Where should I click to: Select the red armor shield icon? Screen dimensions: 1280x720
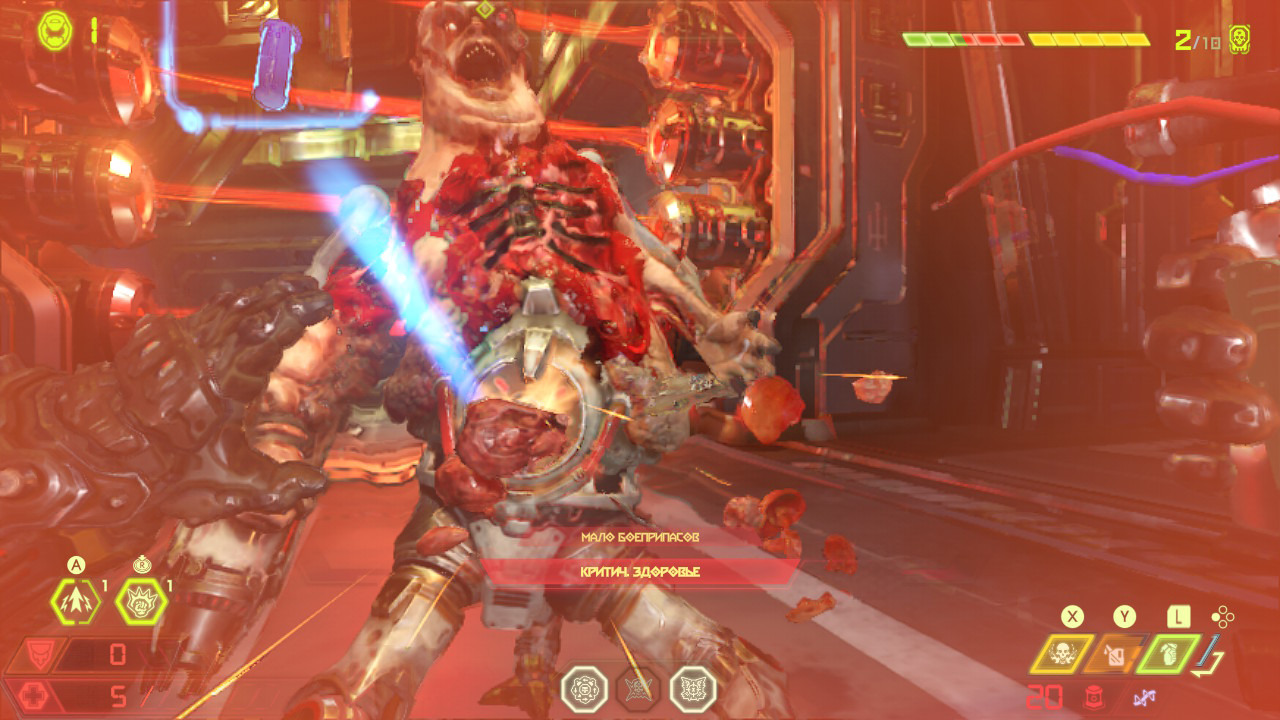(x=38, y=655)
